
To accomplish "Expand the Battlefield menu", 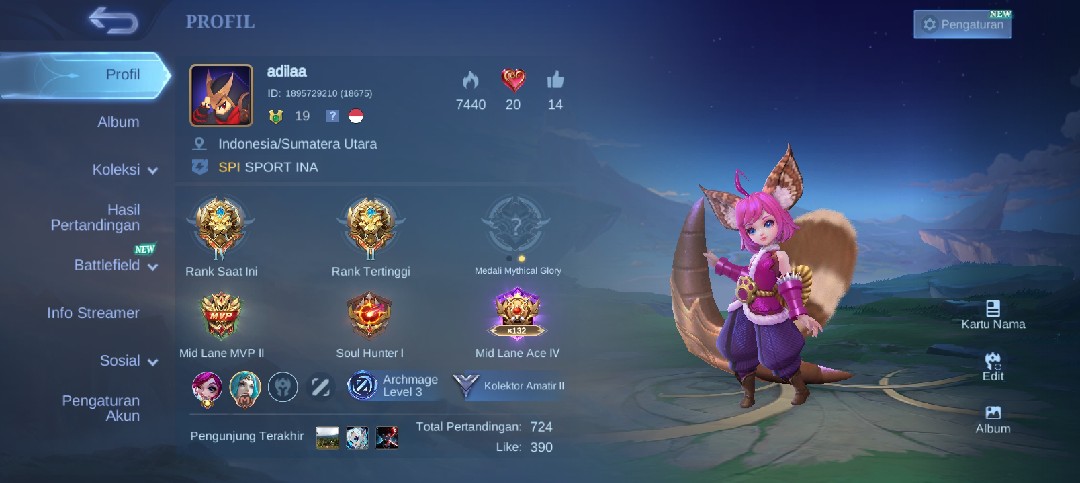I will (x=116, y=265).
